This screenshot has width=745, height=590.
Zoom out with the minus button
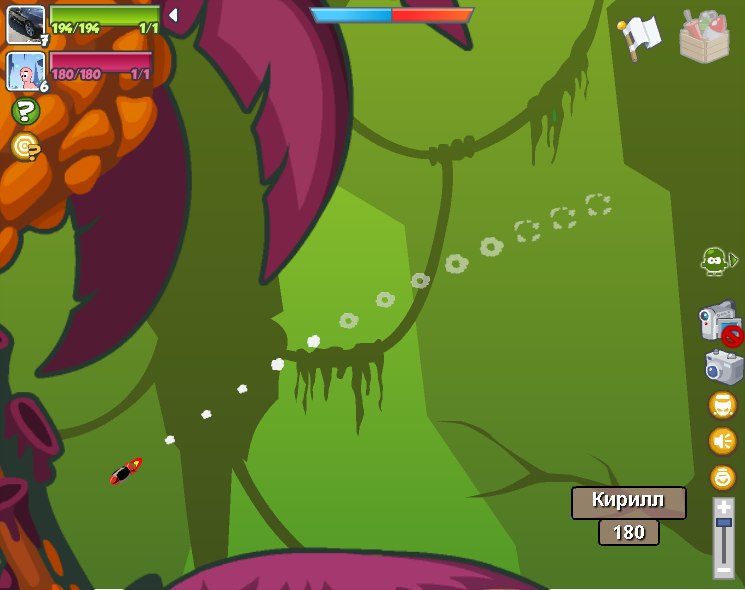(723, 570)
